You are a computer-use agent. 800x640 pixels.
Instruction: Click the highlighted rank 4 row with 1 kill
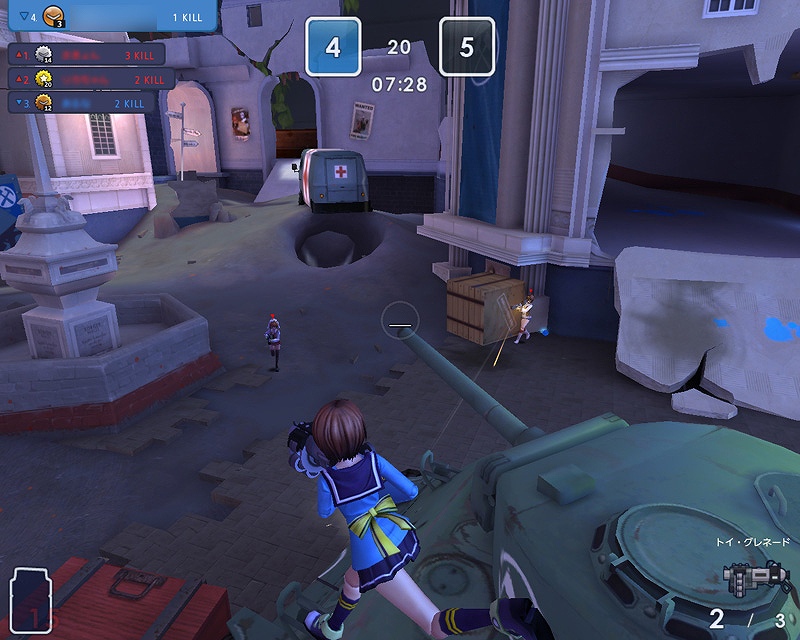click(x=108, y=17)
